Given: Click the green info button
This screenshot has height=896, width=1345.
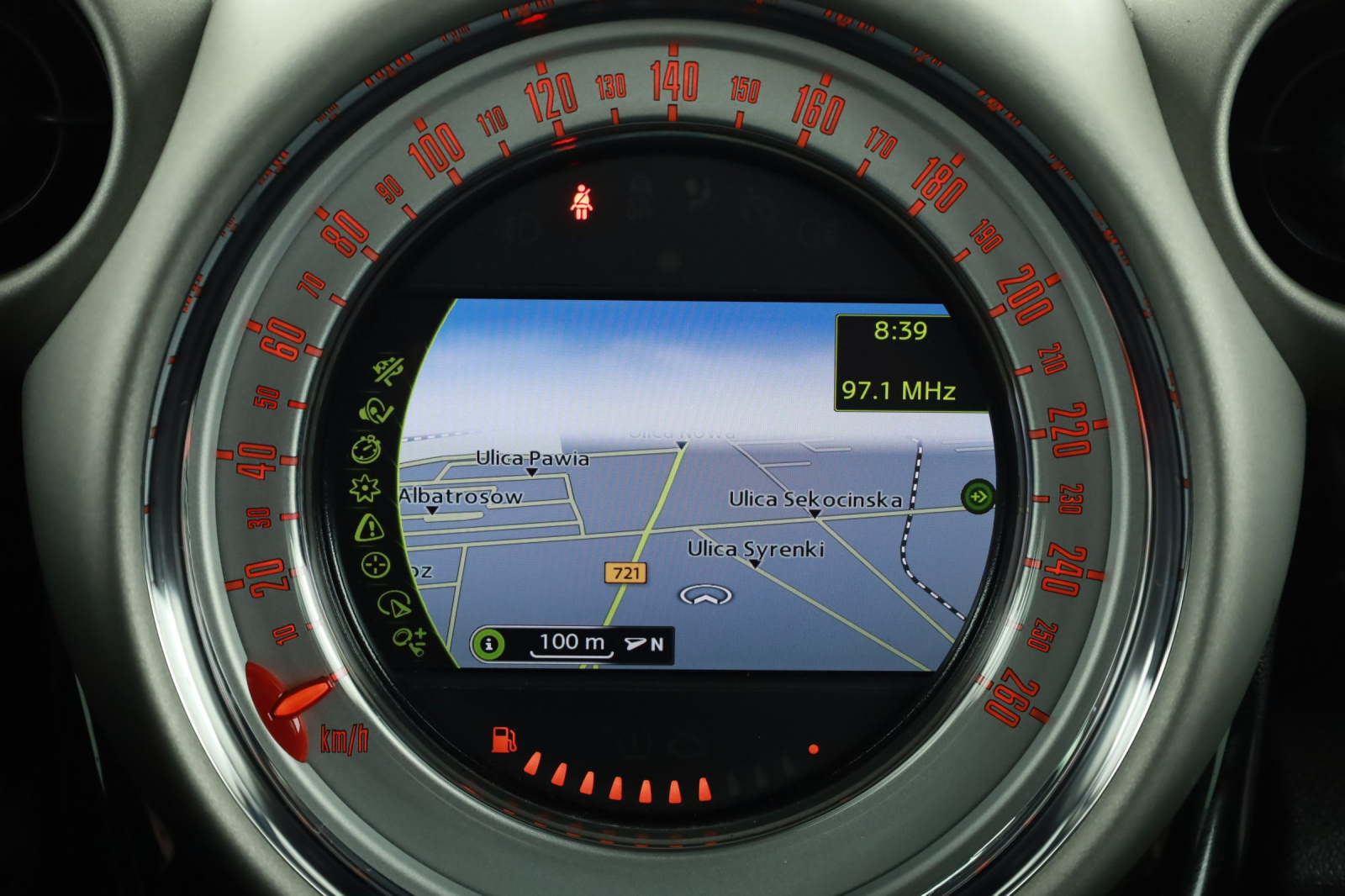Looking at the screenshot, I should point(488,645).
